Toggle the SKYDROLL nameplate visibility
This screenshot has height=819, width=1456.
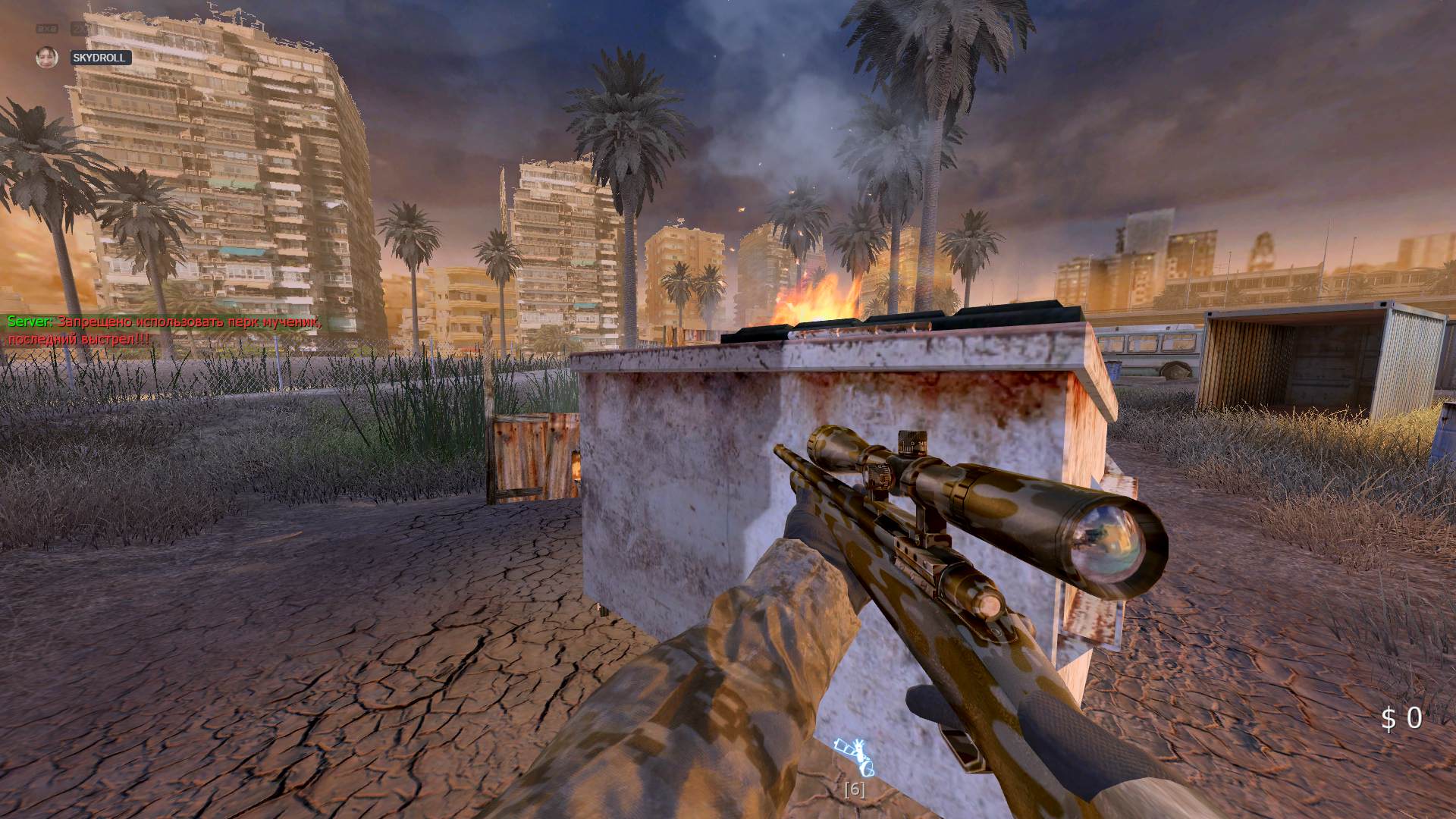101,57
